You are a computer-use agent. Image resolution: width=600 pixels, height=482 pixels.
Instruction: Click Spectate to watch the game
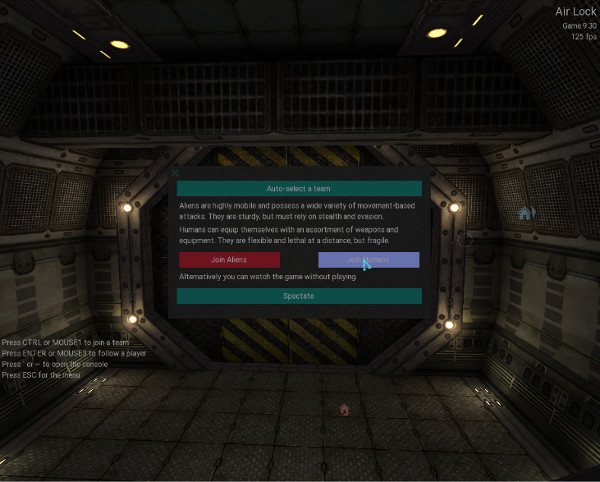[x=299, y=296]
